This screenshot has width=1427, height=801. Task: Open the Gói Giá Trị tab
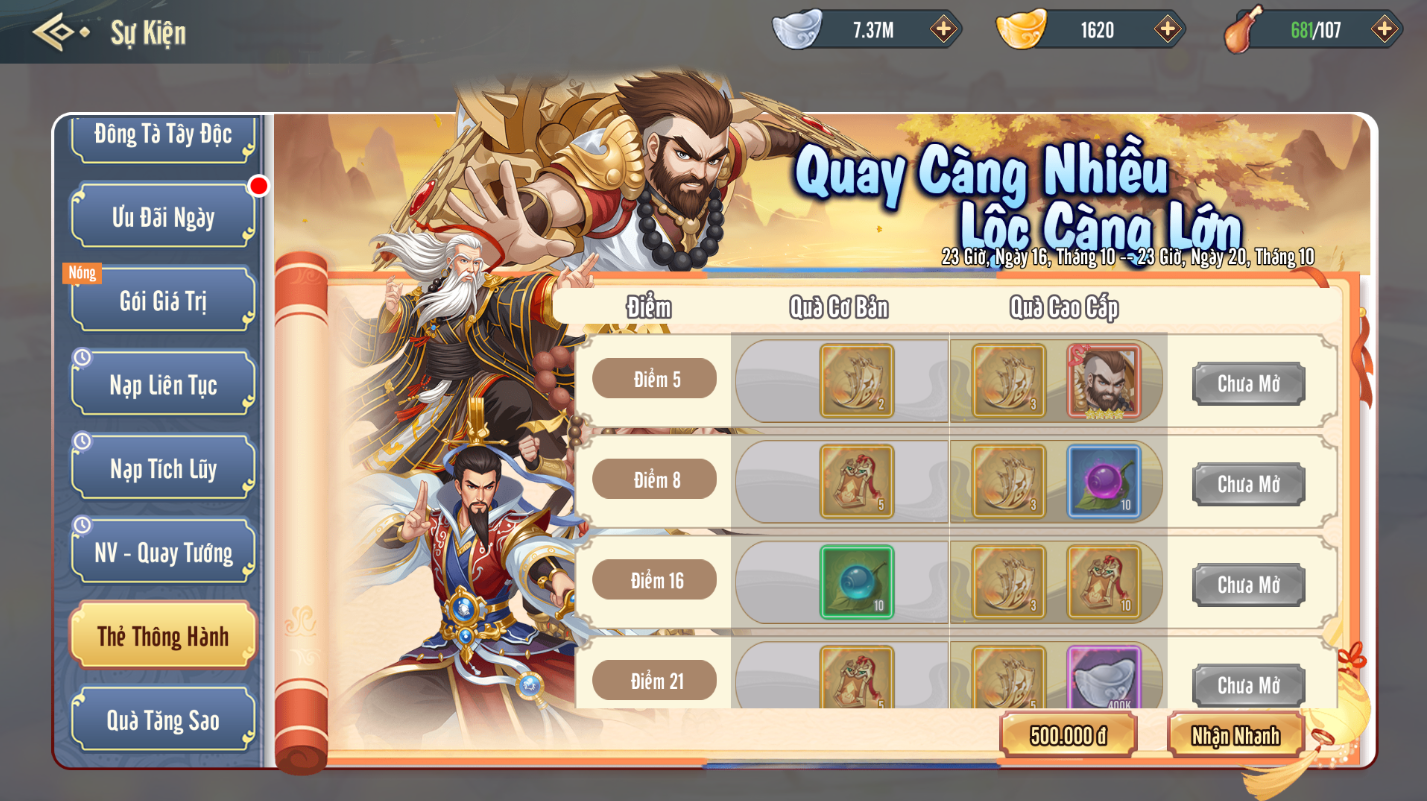[163, 300]
